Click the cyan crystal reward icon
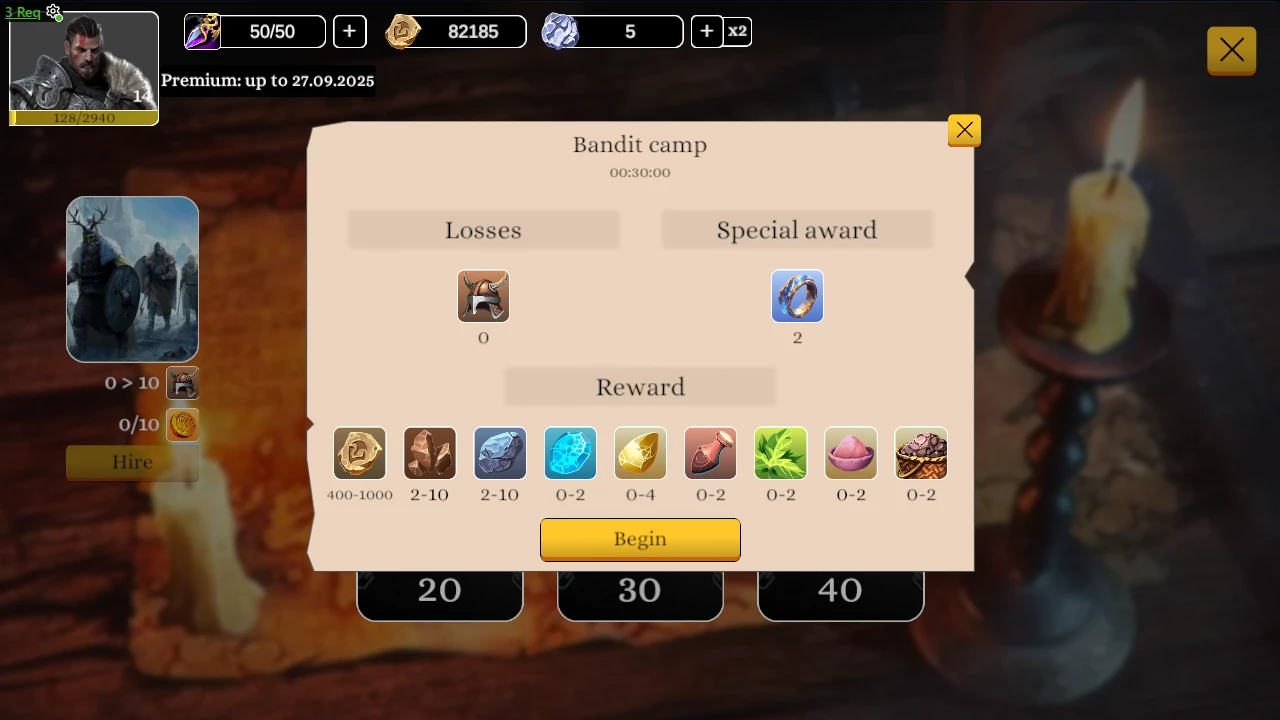This screenshot has width=1280, height=720. click(570, 453)
